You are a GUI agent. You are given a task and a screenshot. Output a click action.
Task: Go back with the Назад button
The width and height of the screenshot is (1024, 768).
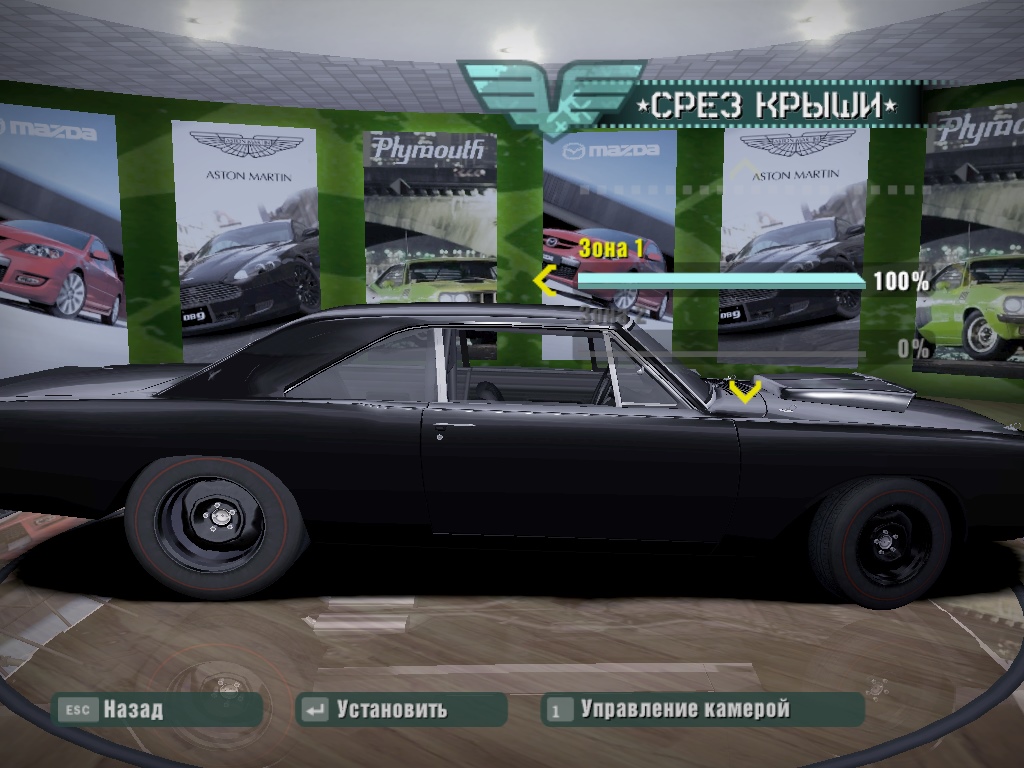[x=158, y=710]
